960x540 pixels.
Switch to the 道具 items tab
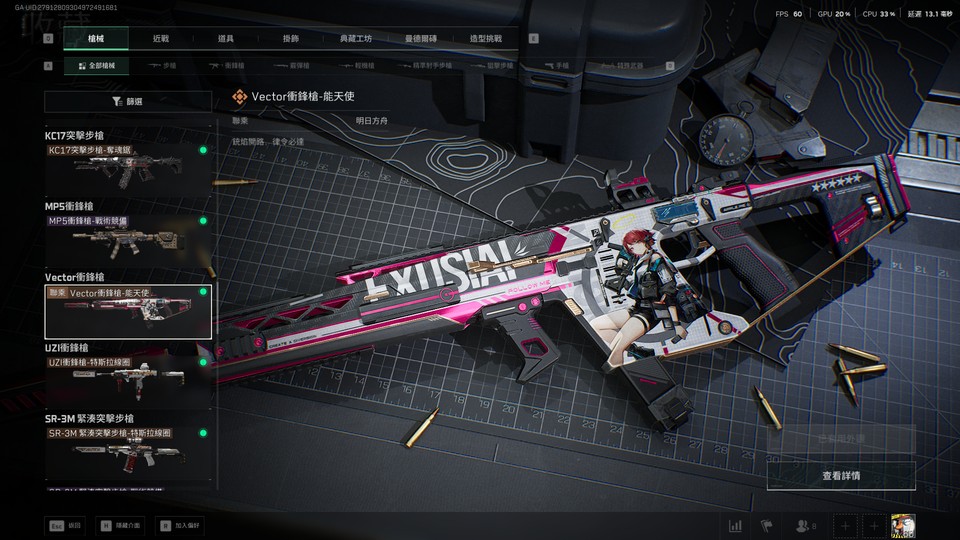tap(226, 39)
